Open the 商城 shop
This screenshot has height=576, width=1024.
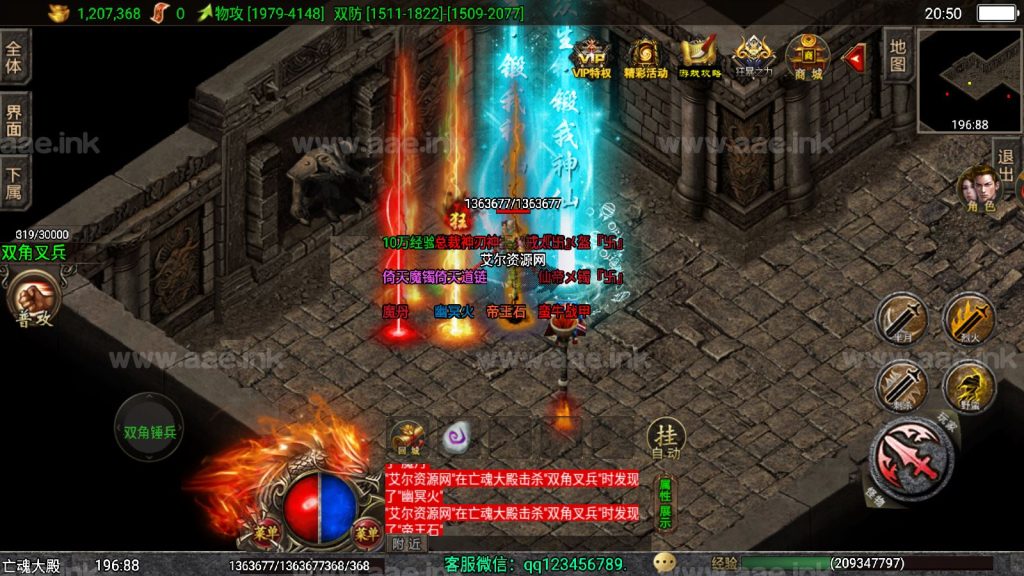807,56
